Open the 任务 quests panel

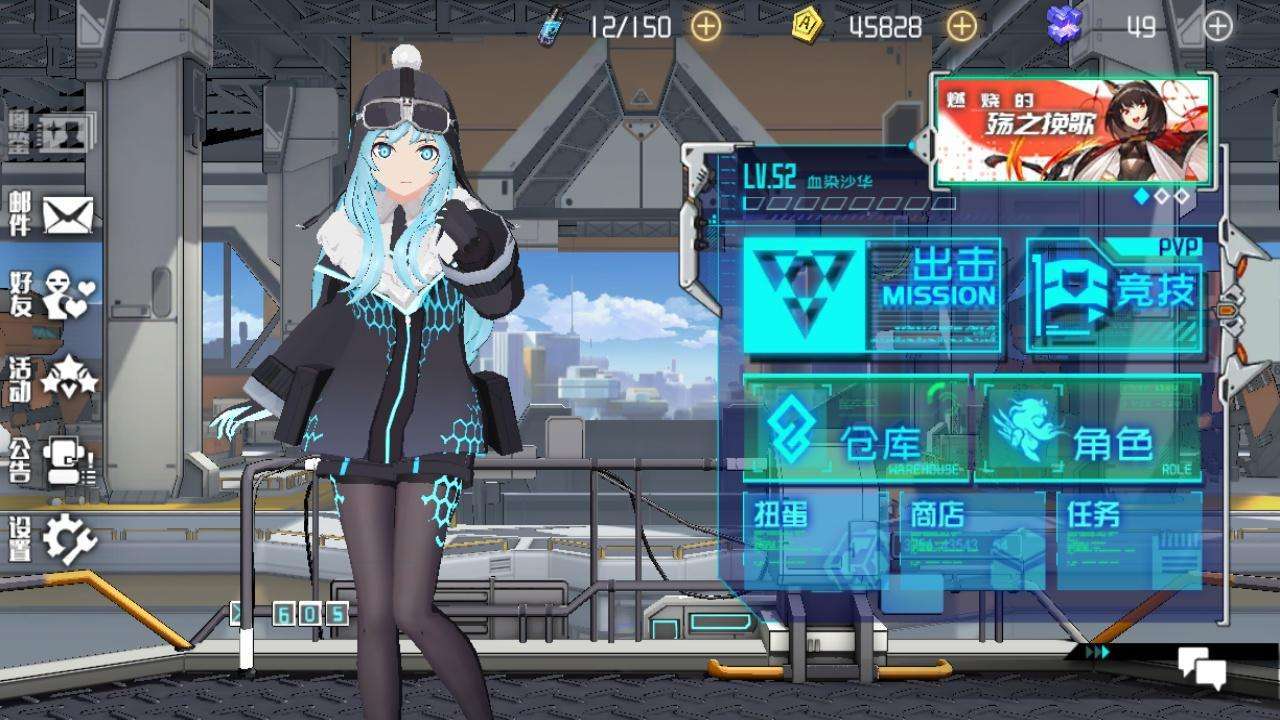(x=1130, y=540)
